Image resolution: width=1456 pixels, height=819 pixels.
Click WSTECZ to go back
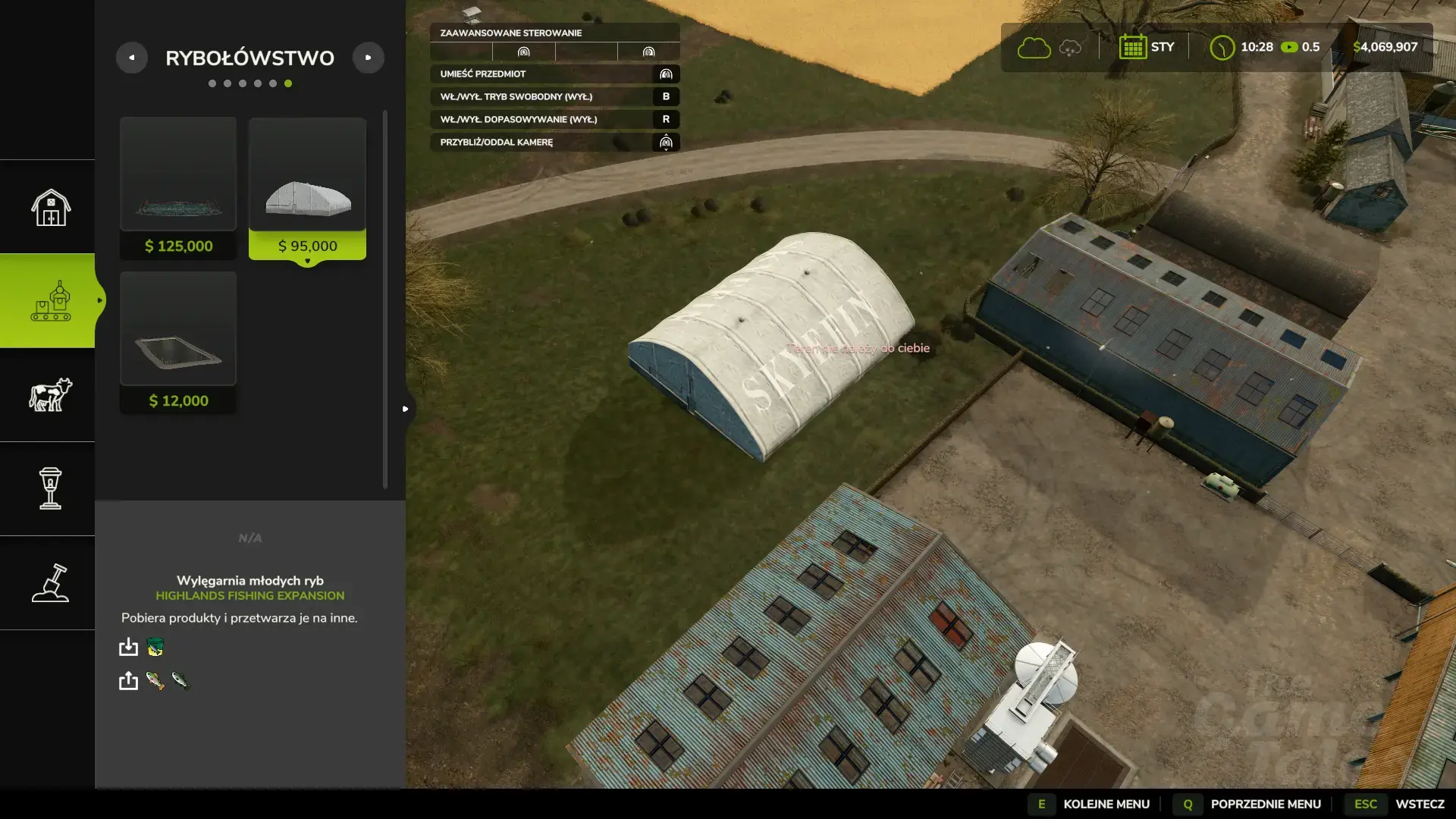pyautogui.click(x=1421, y=804)
